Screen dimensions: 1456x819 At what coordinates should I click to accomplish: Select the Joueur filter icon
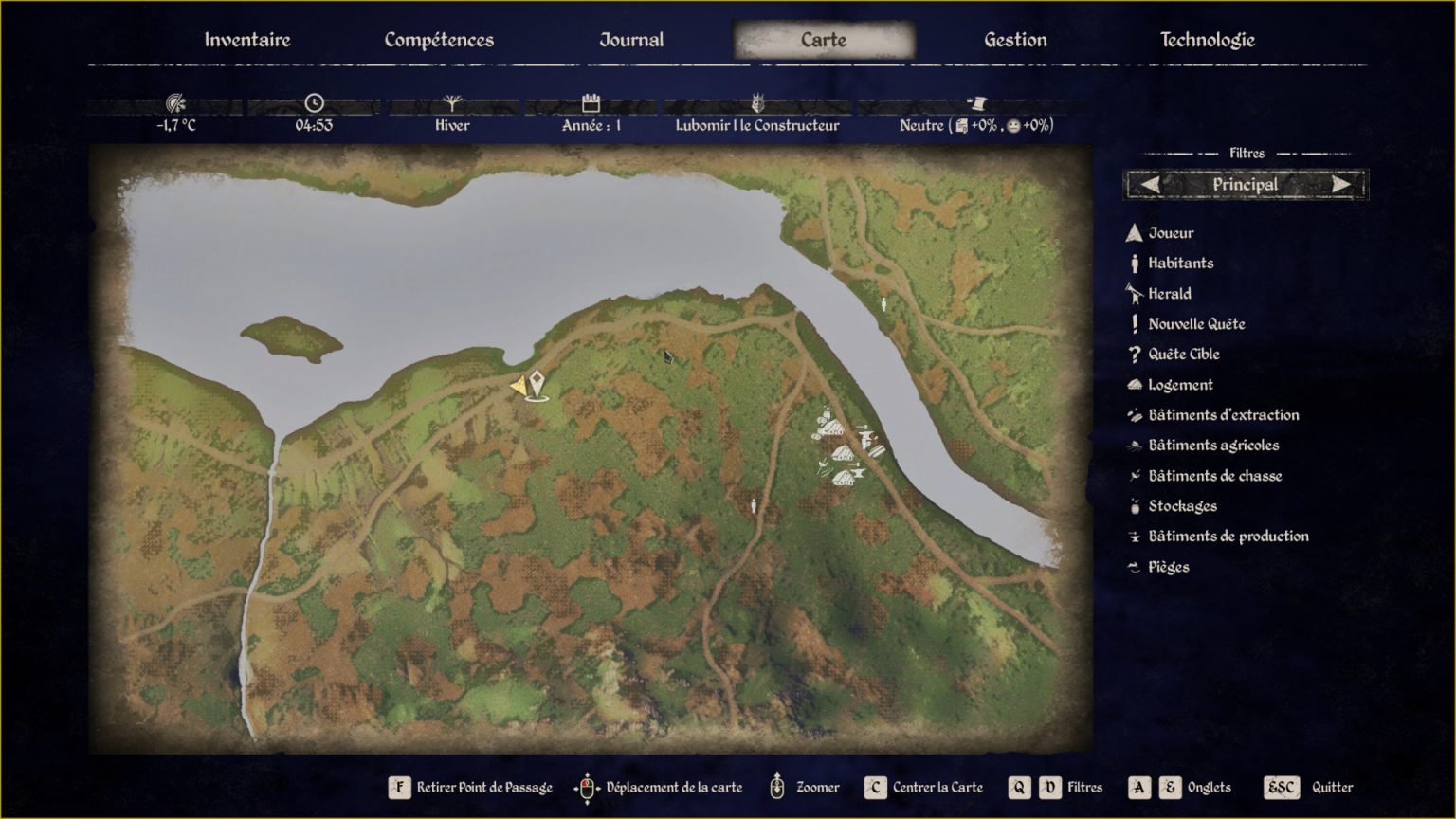coord(1133,232)
